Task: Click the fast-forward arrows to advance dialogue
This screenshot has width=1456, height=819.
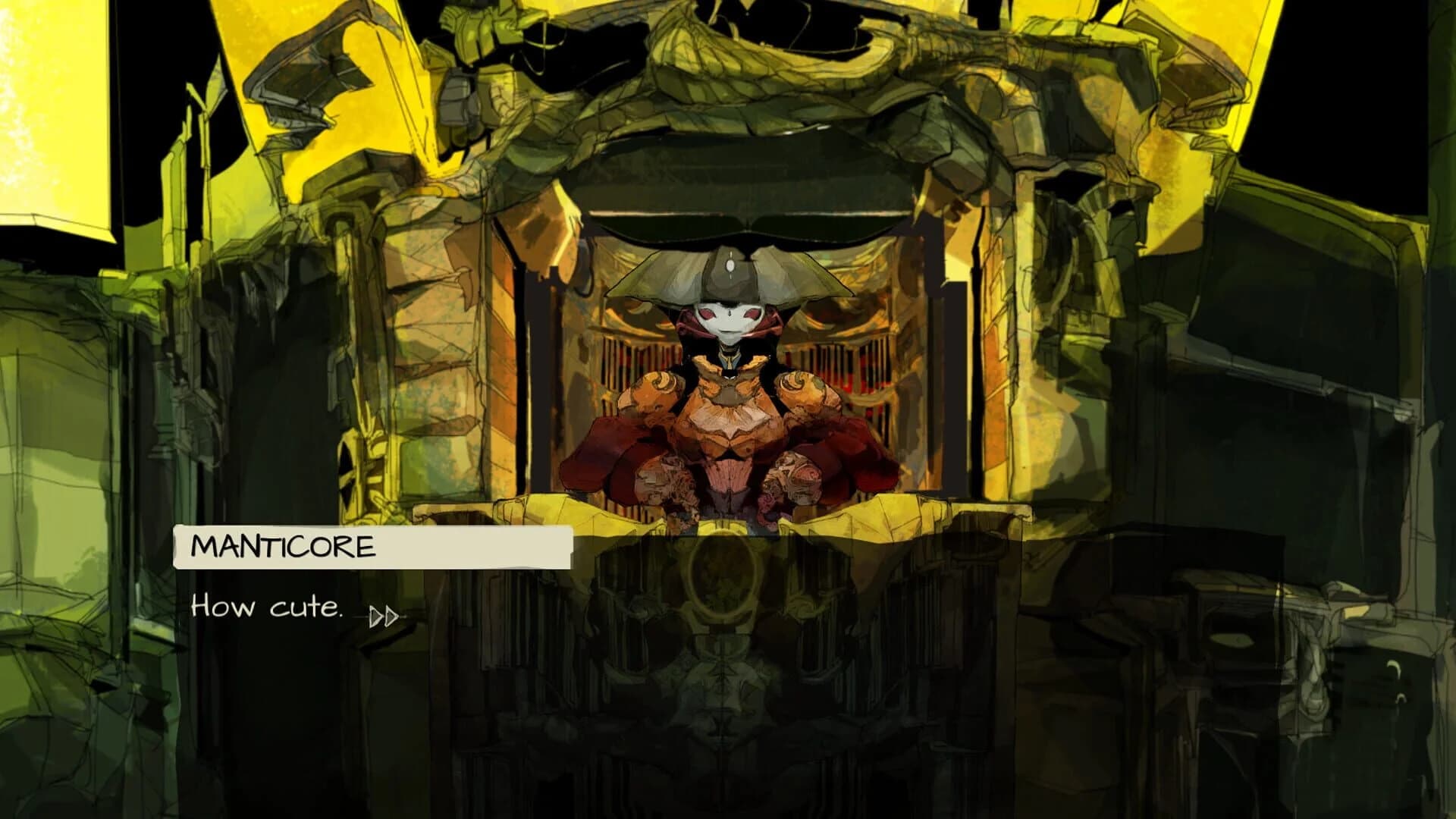Action: (x=384, y=617)
